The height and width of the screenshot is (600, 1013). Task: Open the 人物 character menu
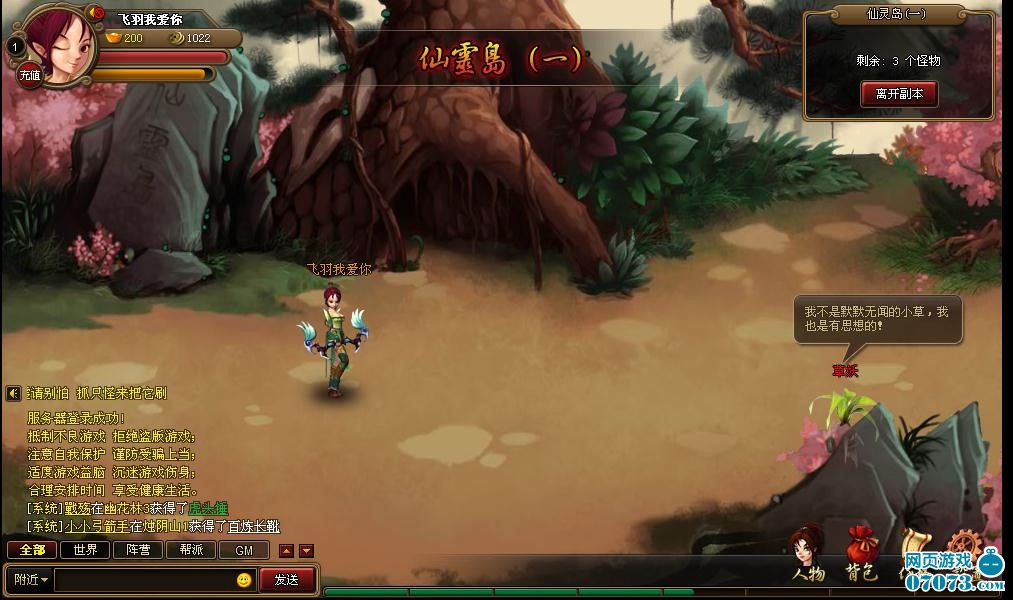click(807, 555)
